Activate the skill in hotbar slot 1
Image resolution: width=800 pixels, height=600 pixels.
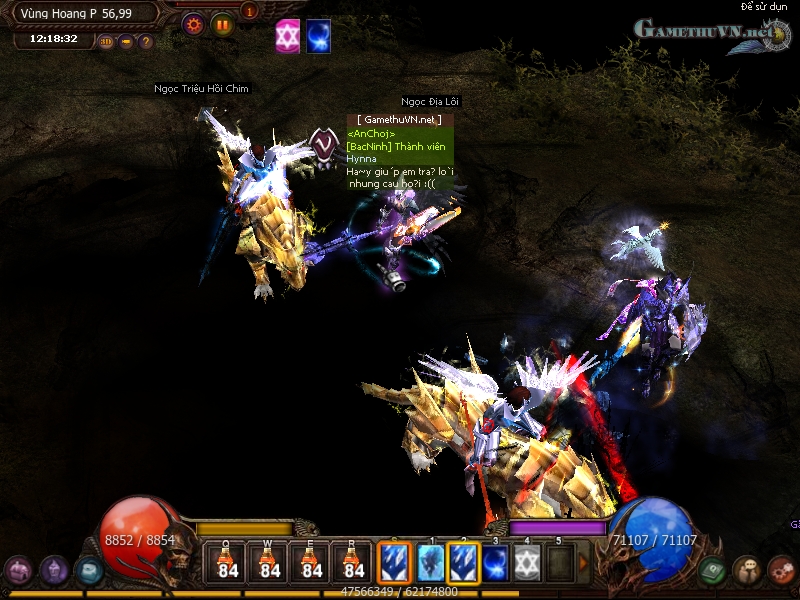pos(431,562)
